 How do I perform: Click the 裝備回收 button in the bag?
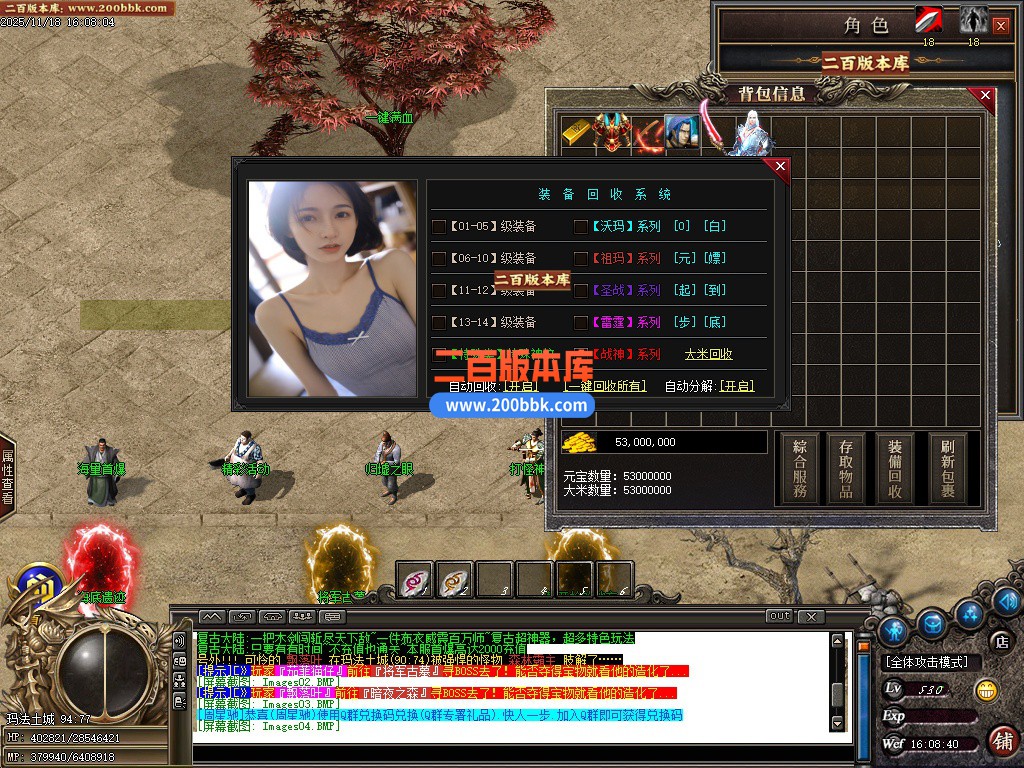pyautogui.click(x=895, y=468)
